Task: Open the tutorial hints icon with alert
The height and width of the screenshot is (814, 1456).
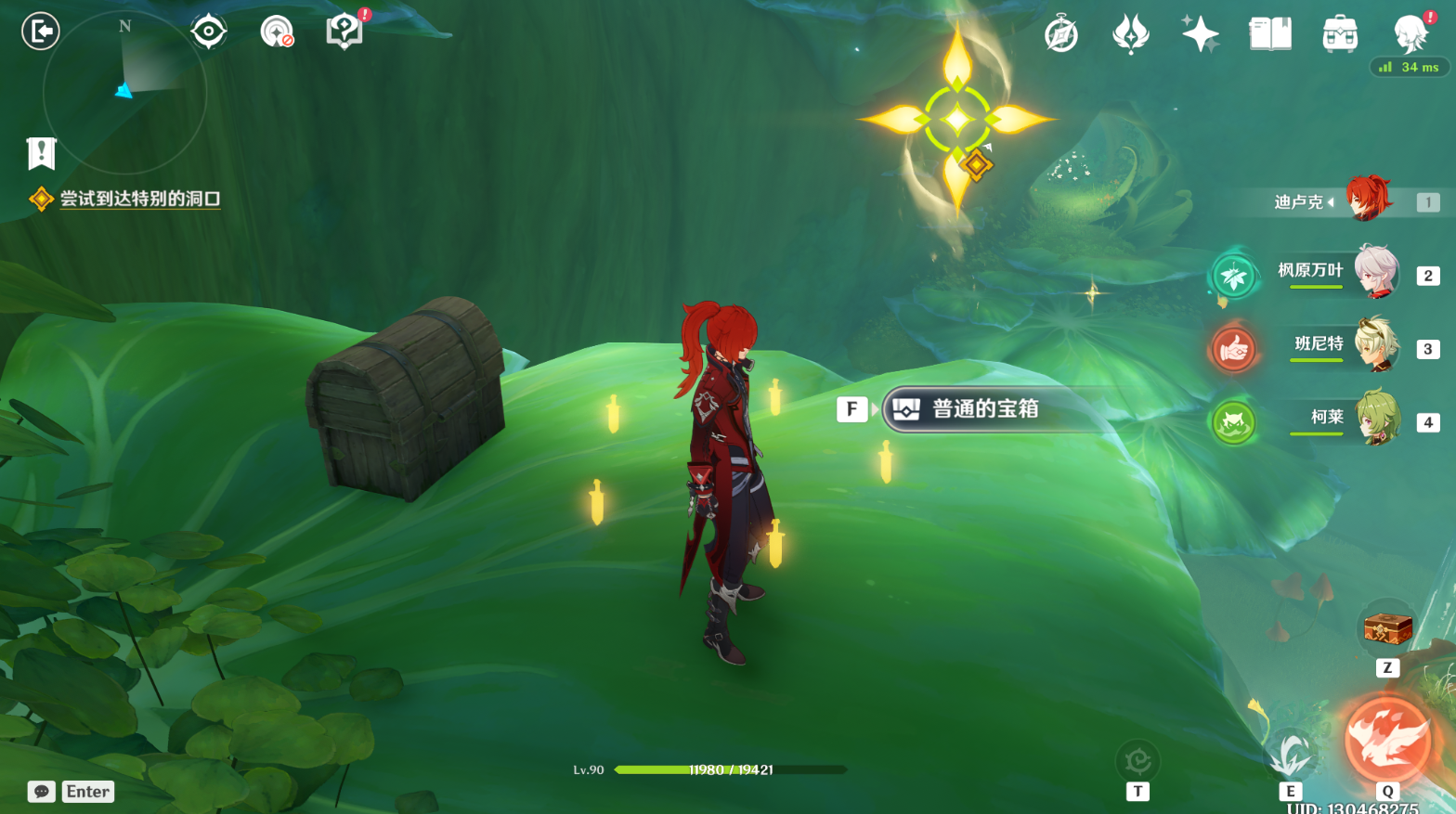Action: 344,31
